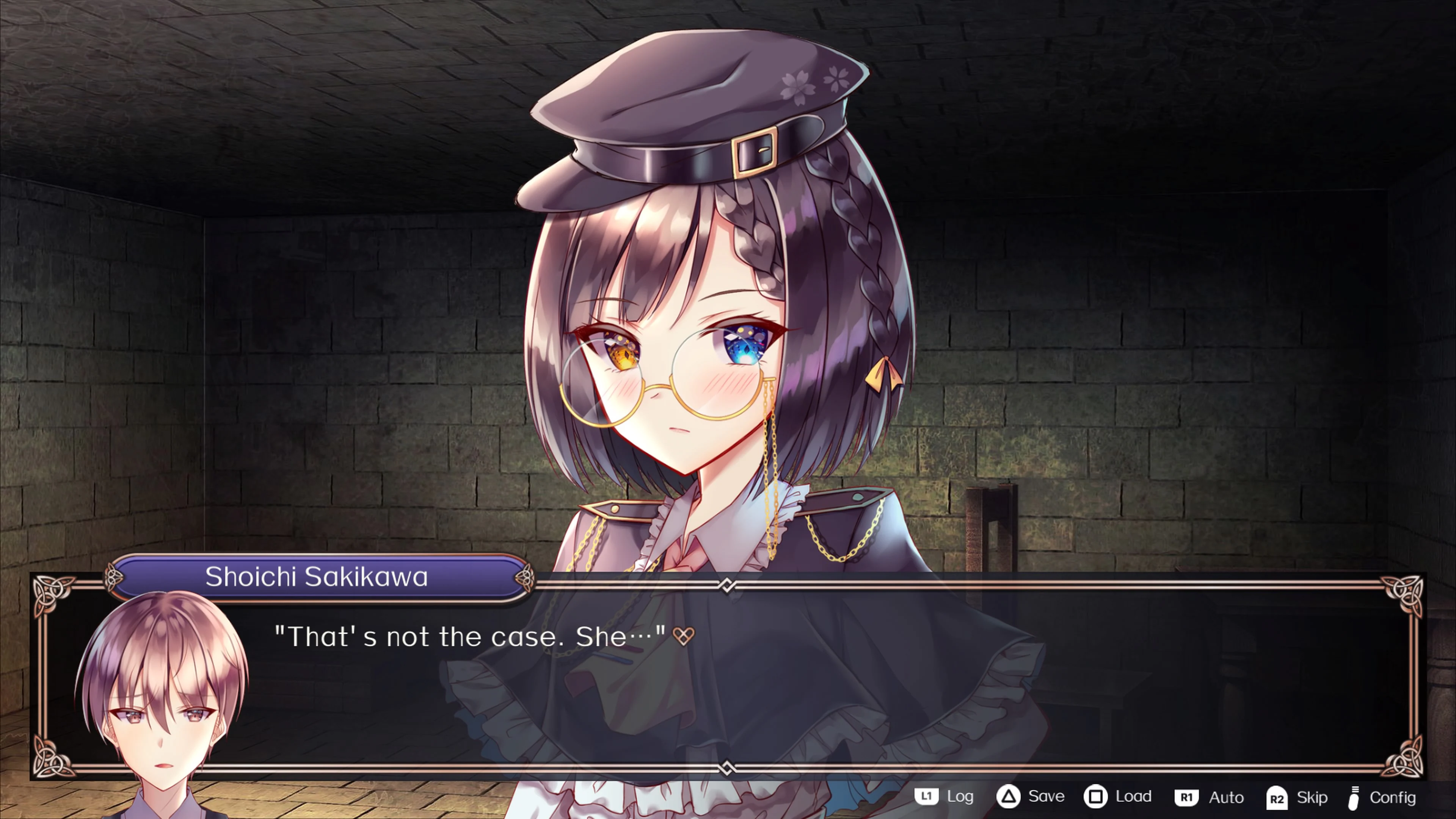Click the diamond divider on the textbox border
The height and width of the screenshot is (819, 1456).
coord(726,586)
